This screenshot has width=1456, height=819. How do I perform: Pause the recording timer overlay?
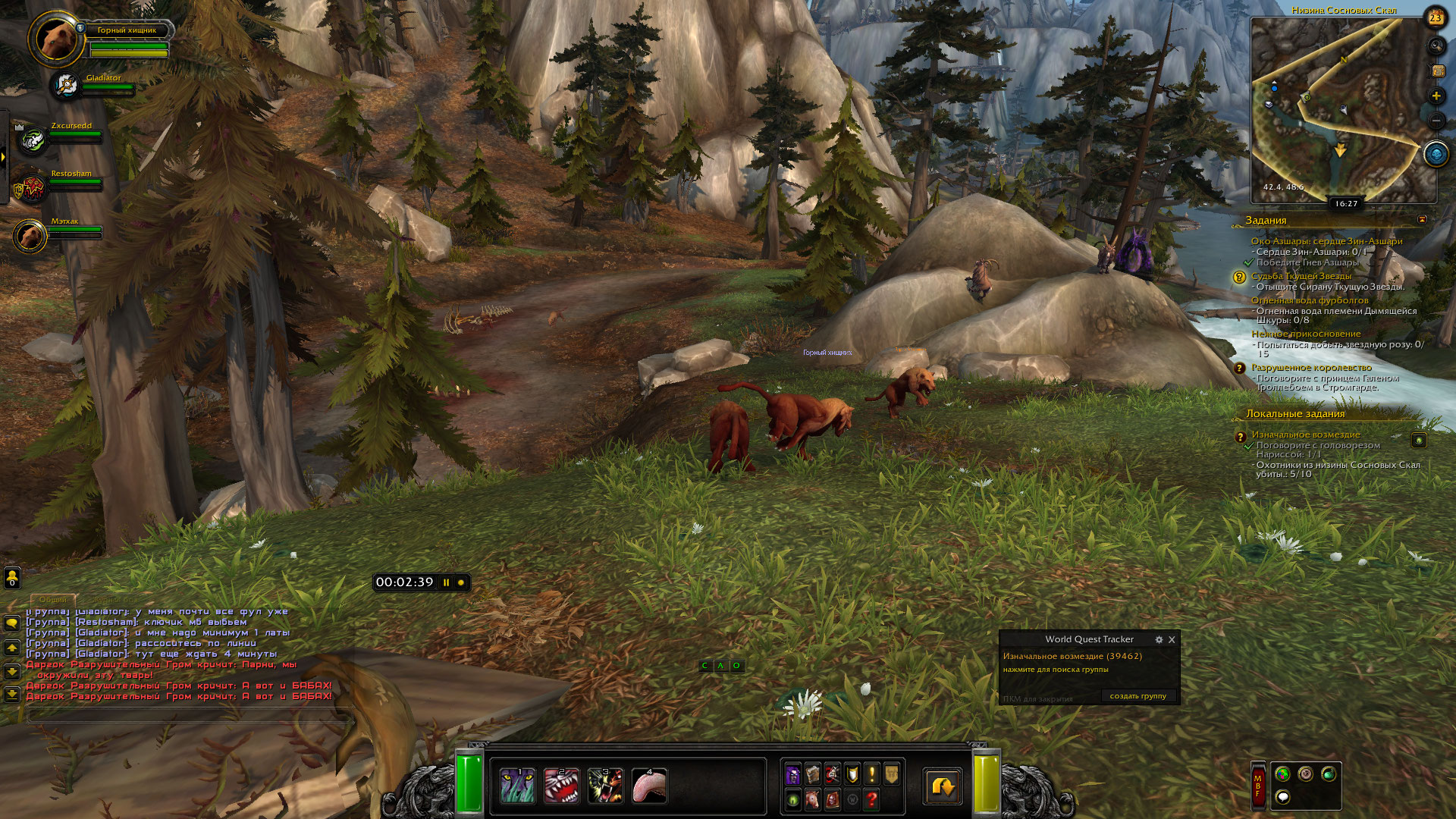point(447,582)
